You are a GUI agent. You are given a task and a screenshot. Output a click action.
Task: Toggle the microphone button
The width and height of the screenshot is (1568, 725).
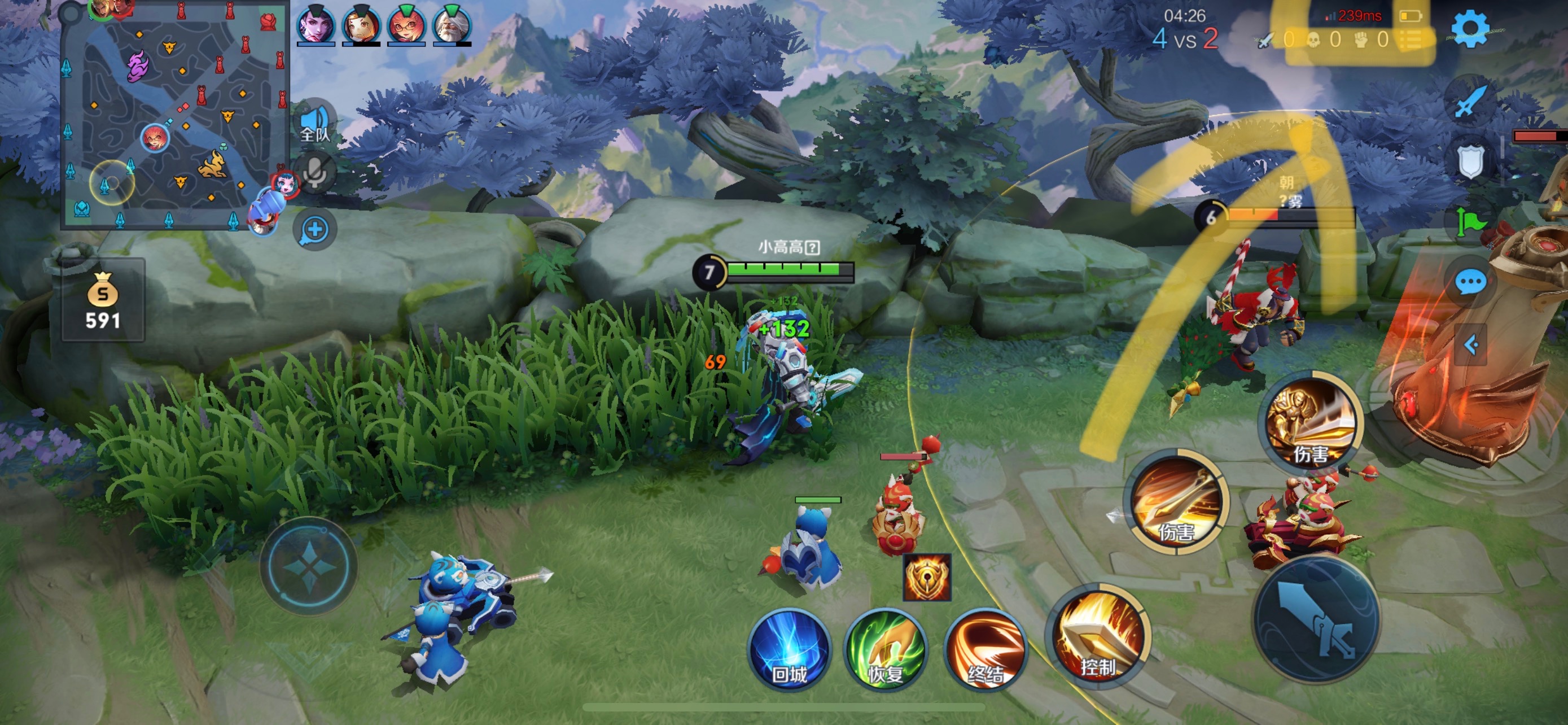coord(316,172)
